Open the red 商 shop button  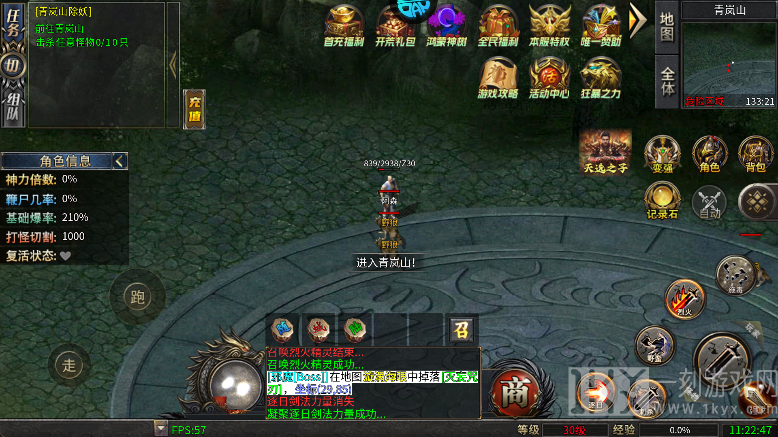coord(514,388)
